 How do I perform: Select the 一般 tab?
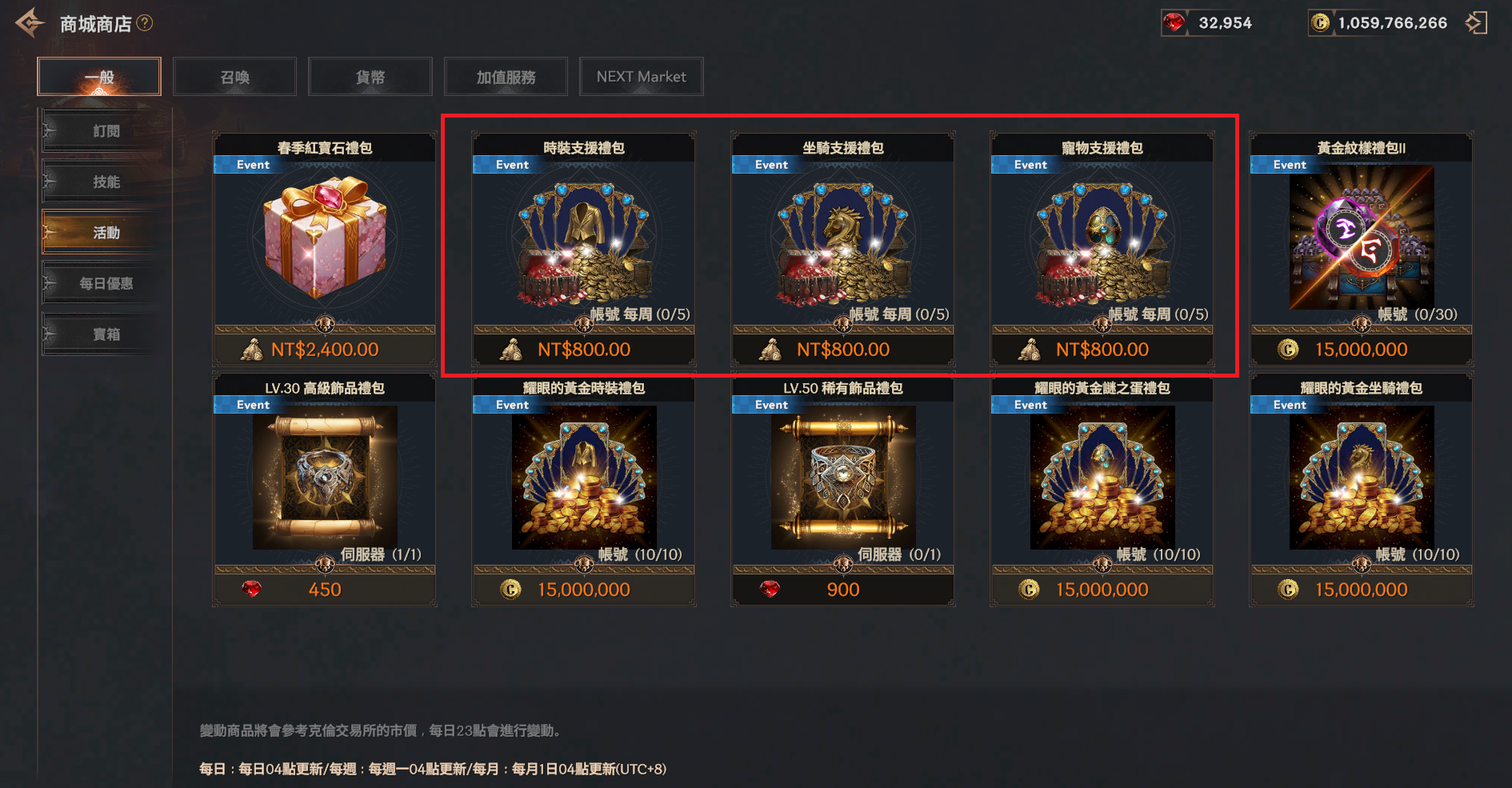tap(99, 77)
